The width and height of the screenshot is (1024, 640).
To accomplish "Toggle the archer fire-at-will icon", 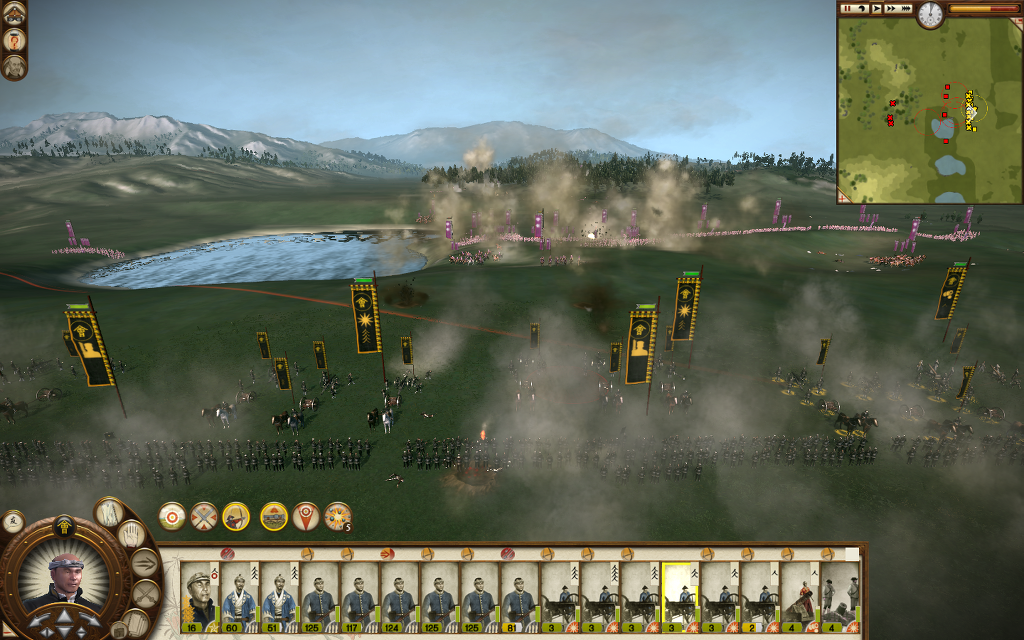I will tap(236, 516).
